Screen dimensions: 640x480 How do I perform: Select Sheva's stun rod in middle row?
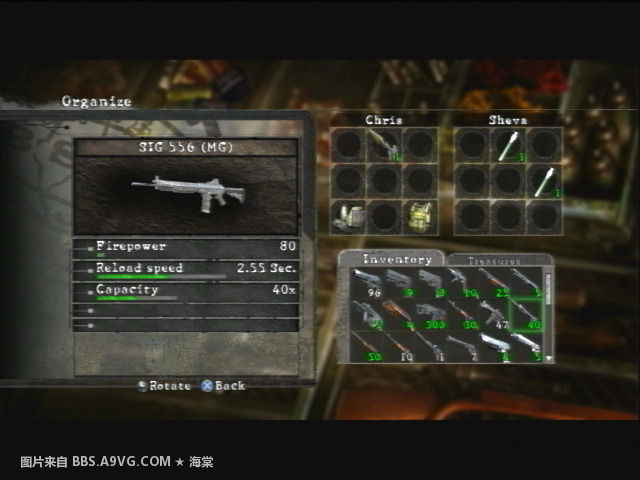pos(543,181)
